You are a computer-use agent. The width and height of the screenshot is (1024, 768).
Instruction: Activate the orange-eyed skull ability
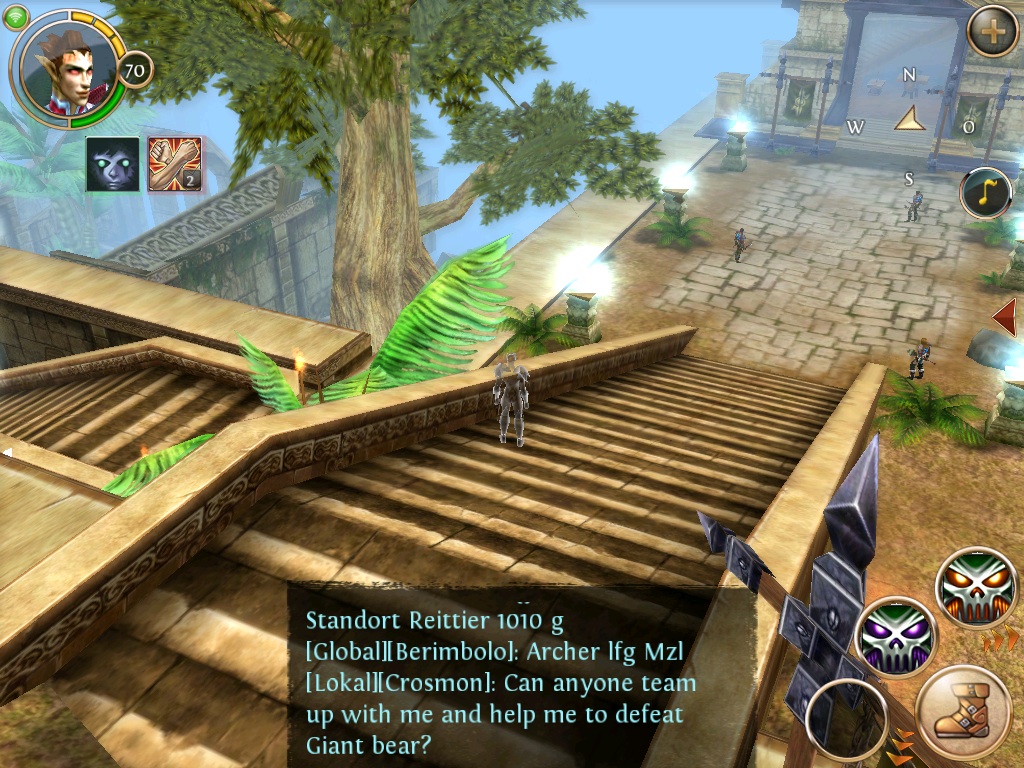pos(976,587)
